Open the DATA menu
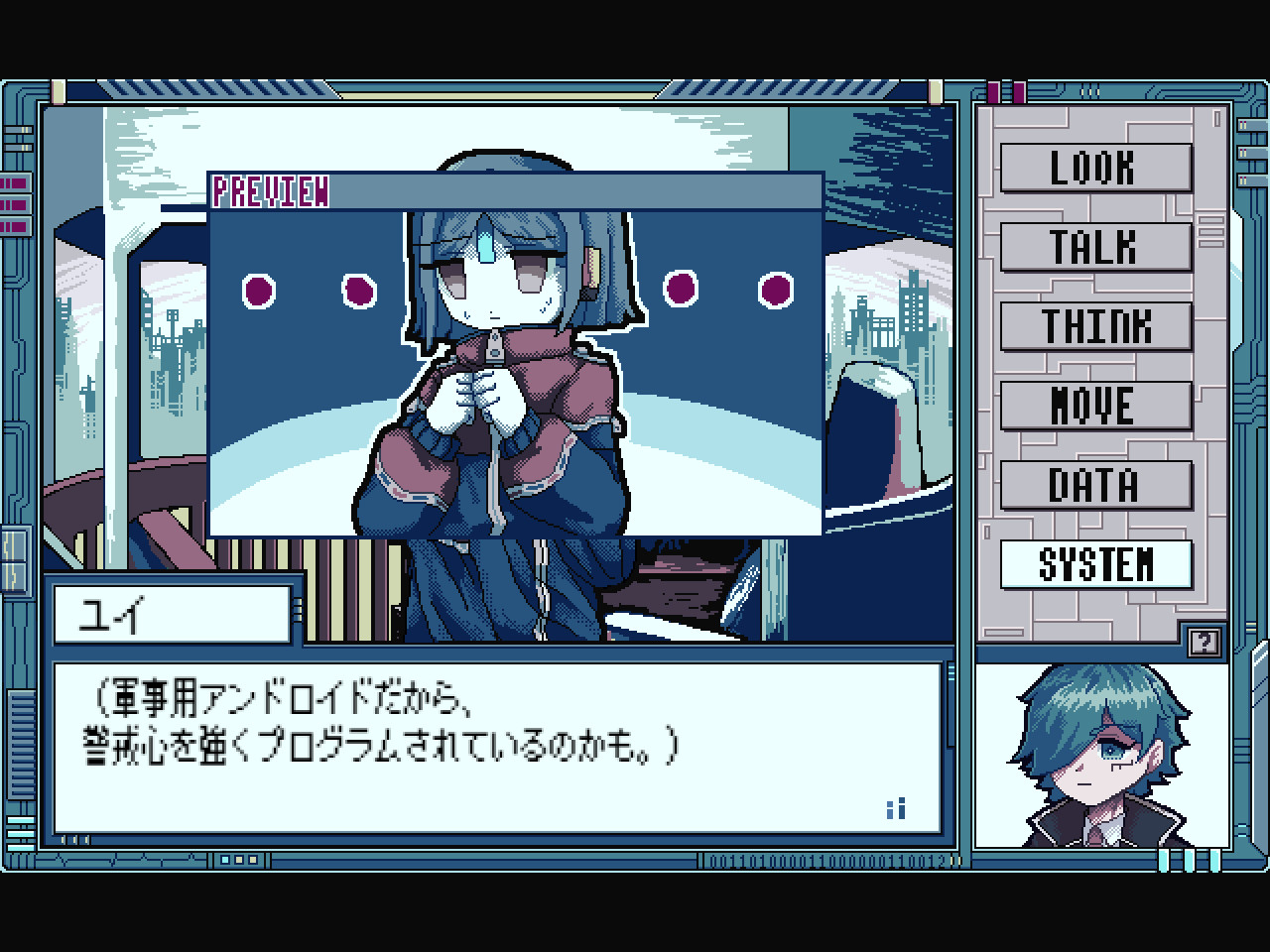 coord(1095,485)
